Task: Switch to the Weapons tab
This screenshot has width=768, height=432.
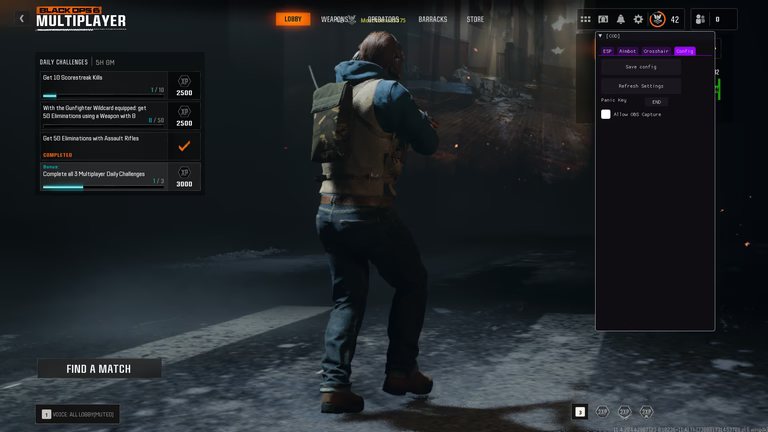Action: 335,19
